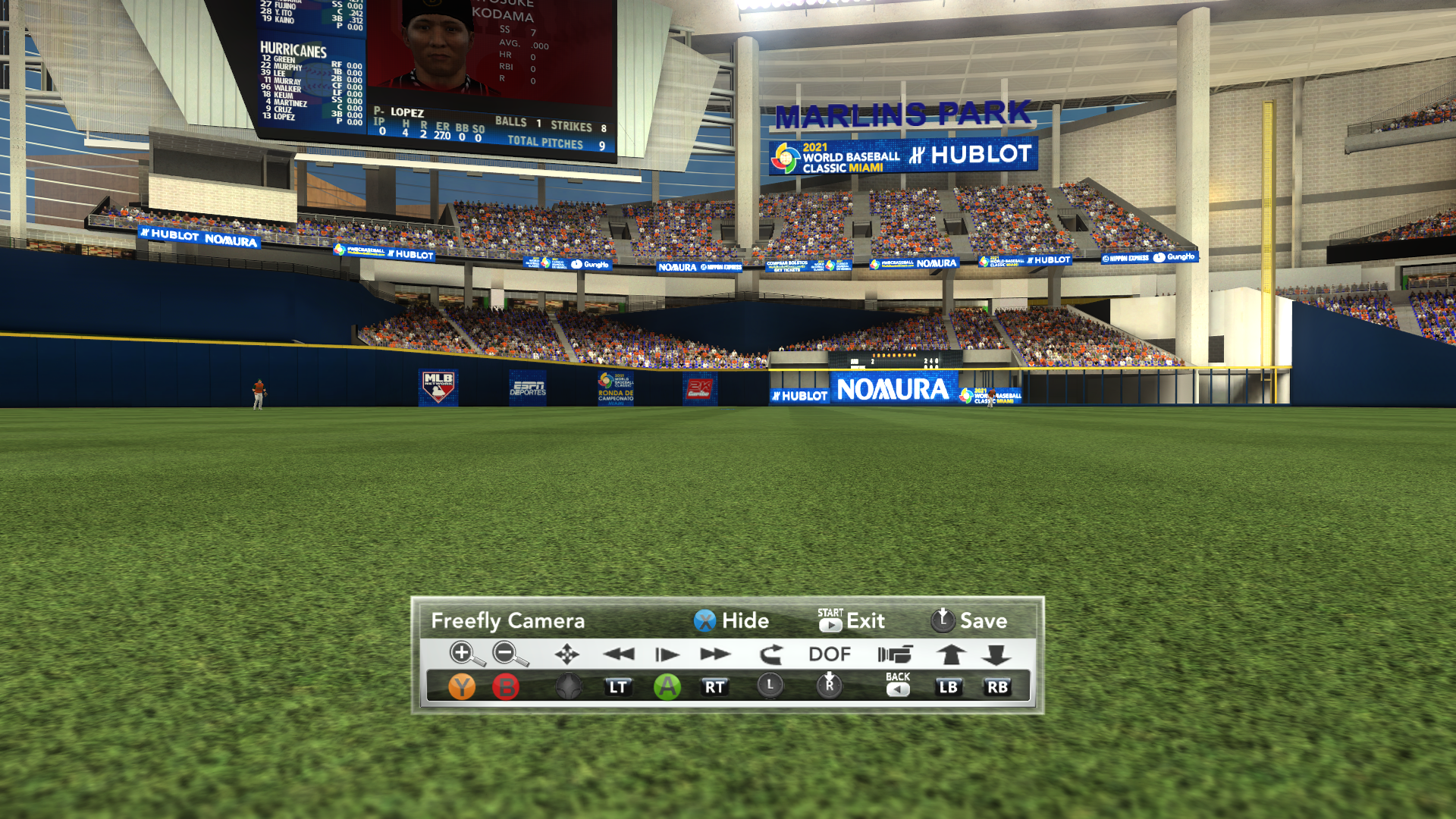Viewport: 1456px width, 819px height.
Task: Raise camera with the up arrow icon
Action: tap(949, 654)
